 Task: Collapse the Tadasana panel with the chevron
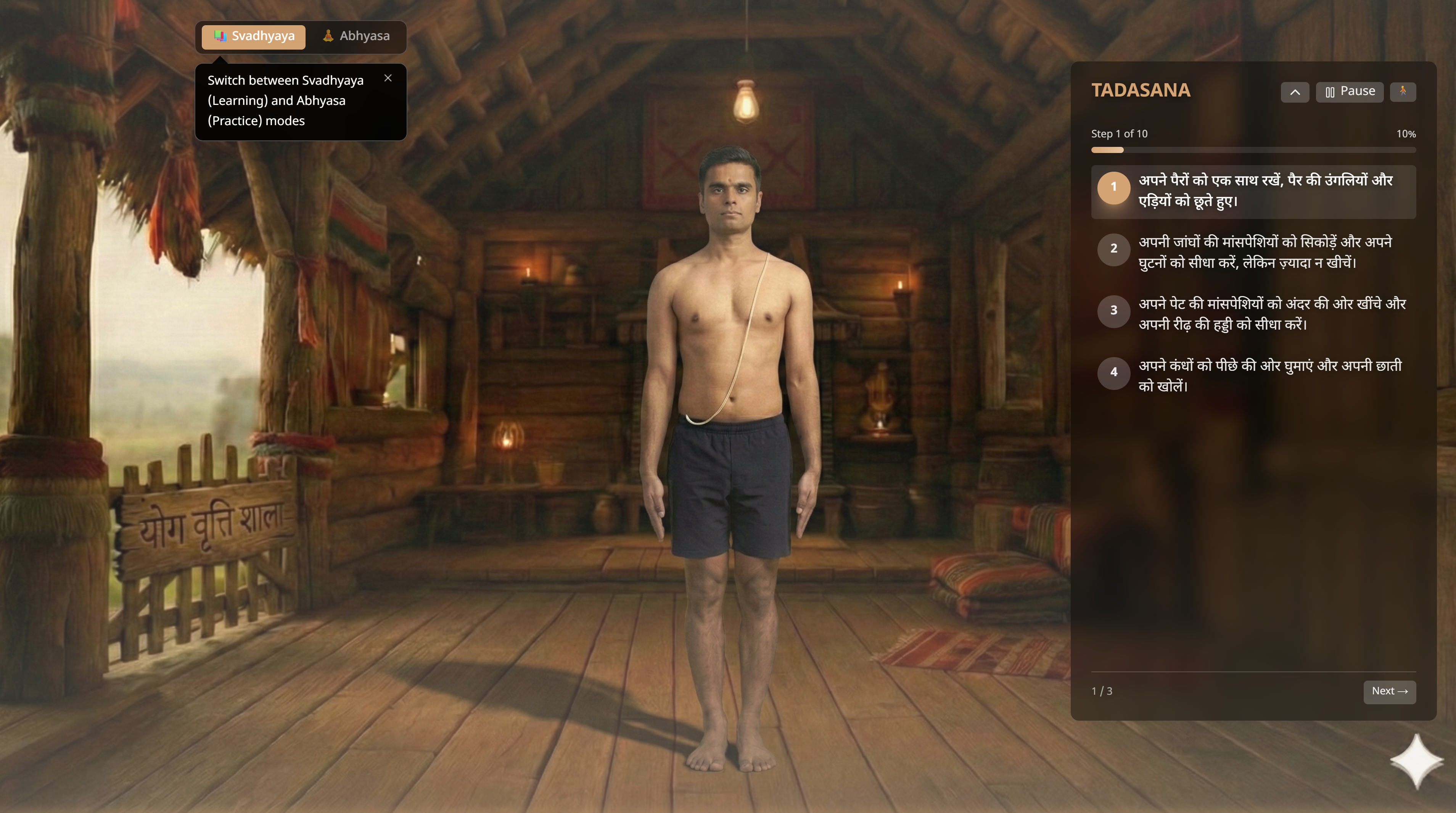1294,92
